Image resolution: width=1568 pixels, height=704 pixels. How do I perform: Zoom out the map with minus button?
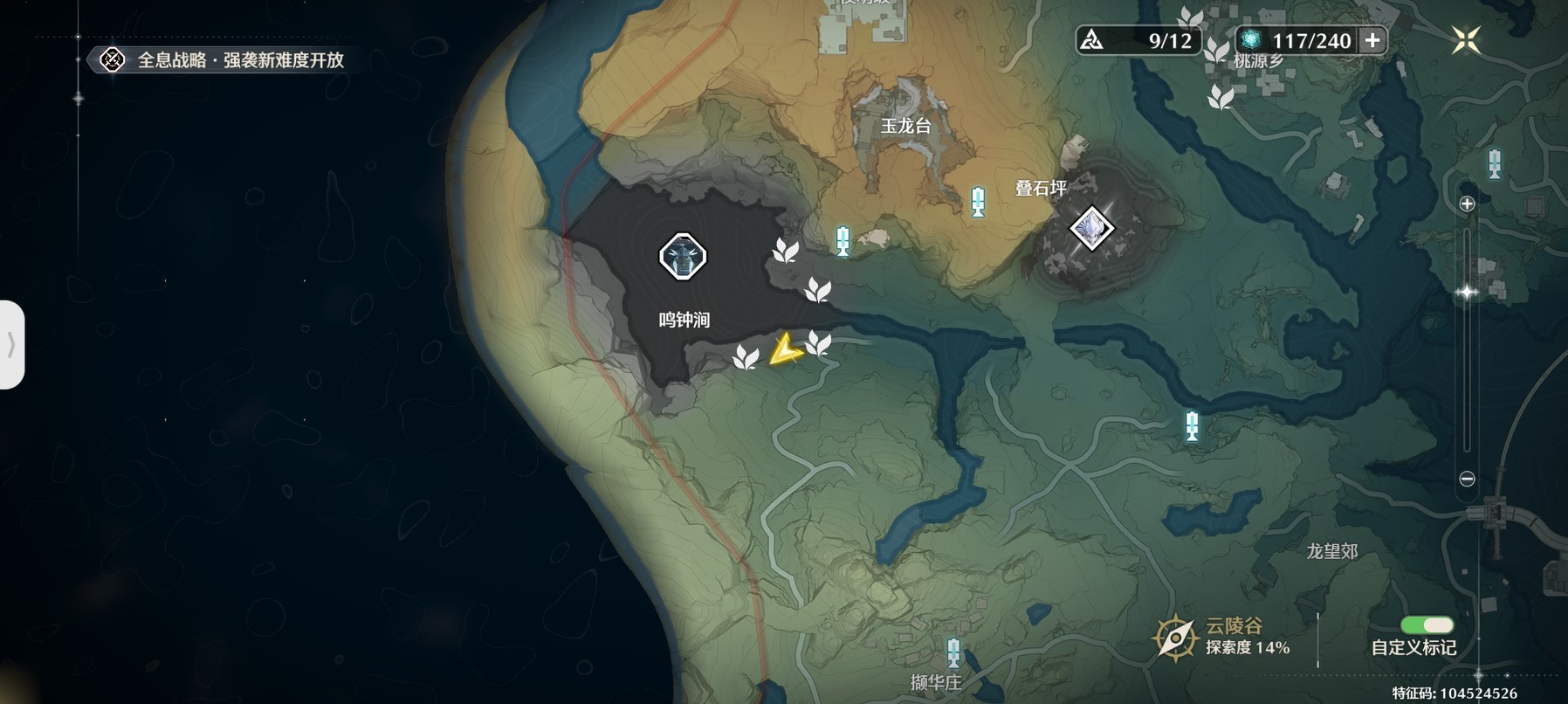(1467, 479)
